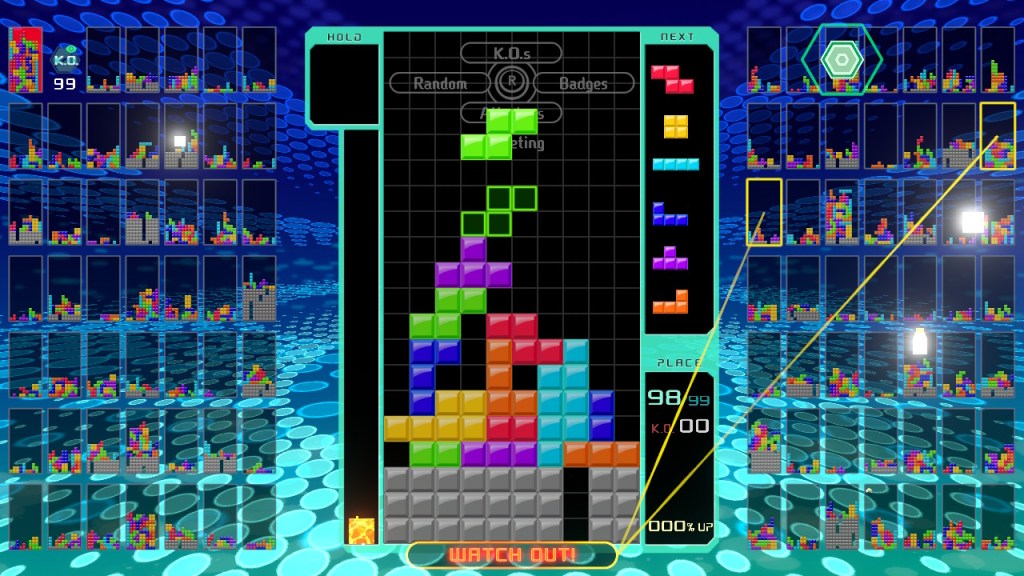
Task: Choose the purple T piece in Next queue
Action: 670,258
